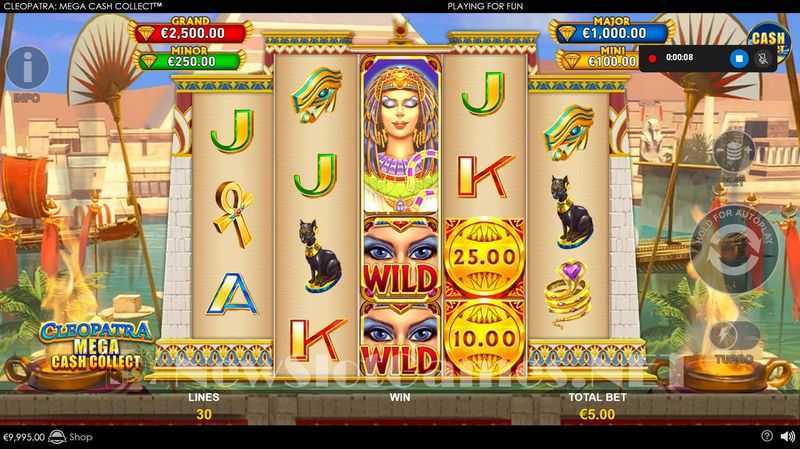Open the coin stack bet settings

pos(734,150)
